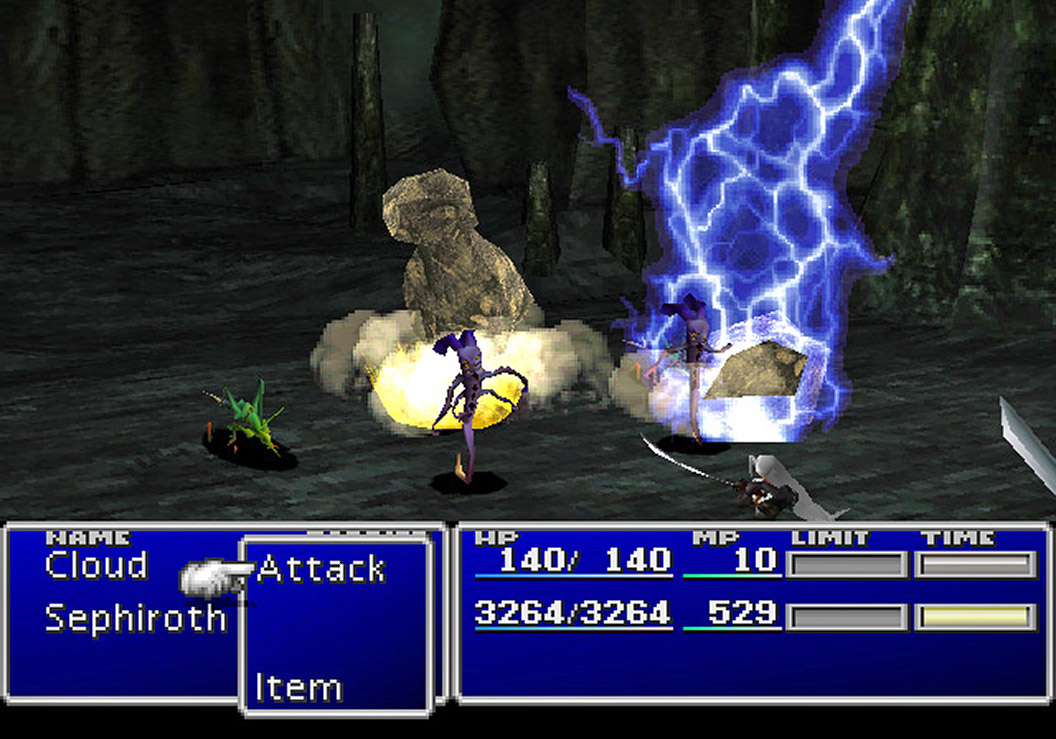Choose the Attack command
This screenshot has width=1056, height=739.
[321, 570]
